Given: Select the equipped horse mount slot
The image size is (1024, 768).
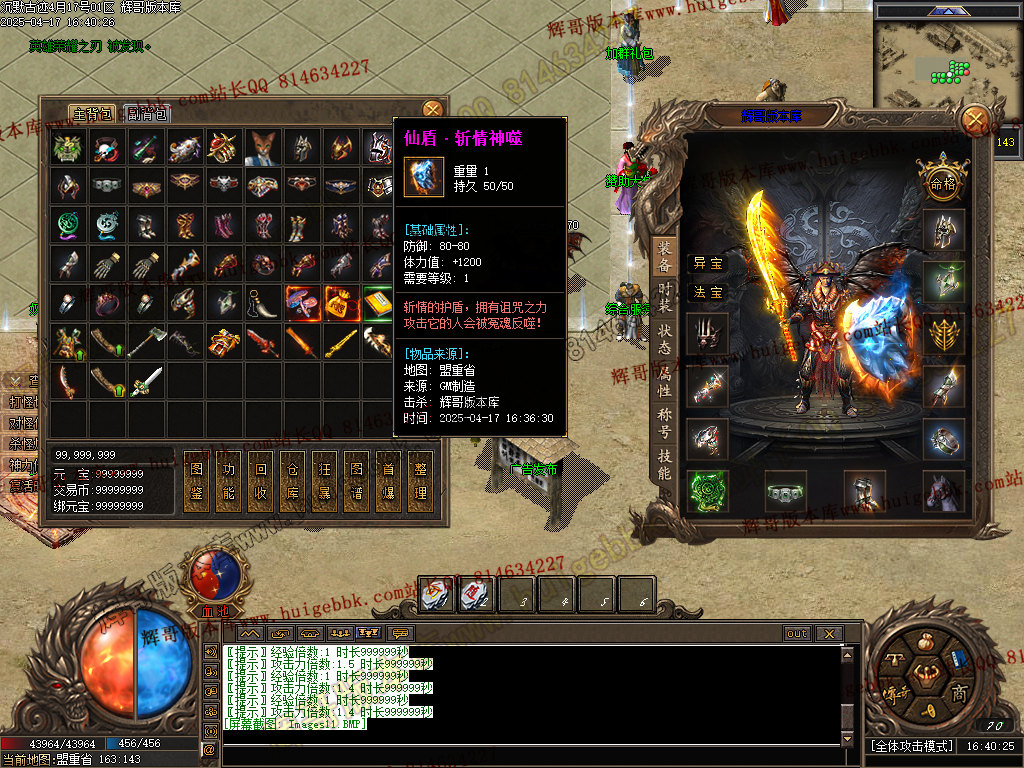Looking at the screenshot, I should (944, 491).
